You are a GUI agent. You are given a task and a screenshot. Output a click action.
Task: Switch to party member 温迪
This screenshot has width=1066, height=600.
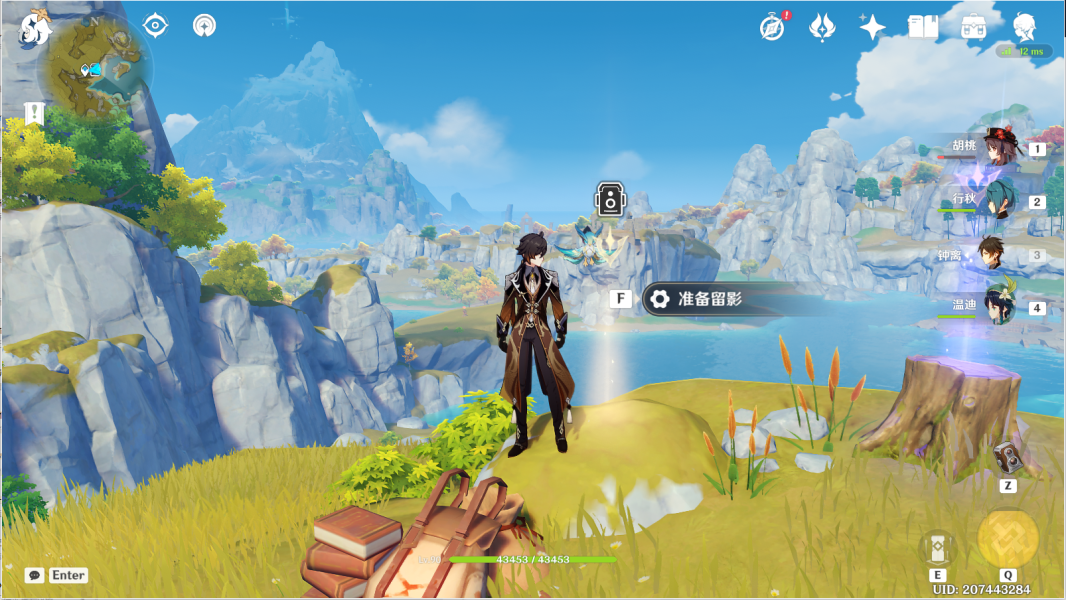(998, 307)
